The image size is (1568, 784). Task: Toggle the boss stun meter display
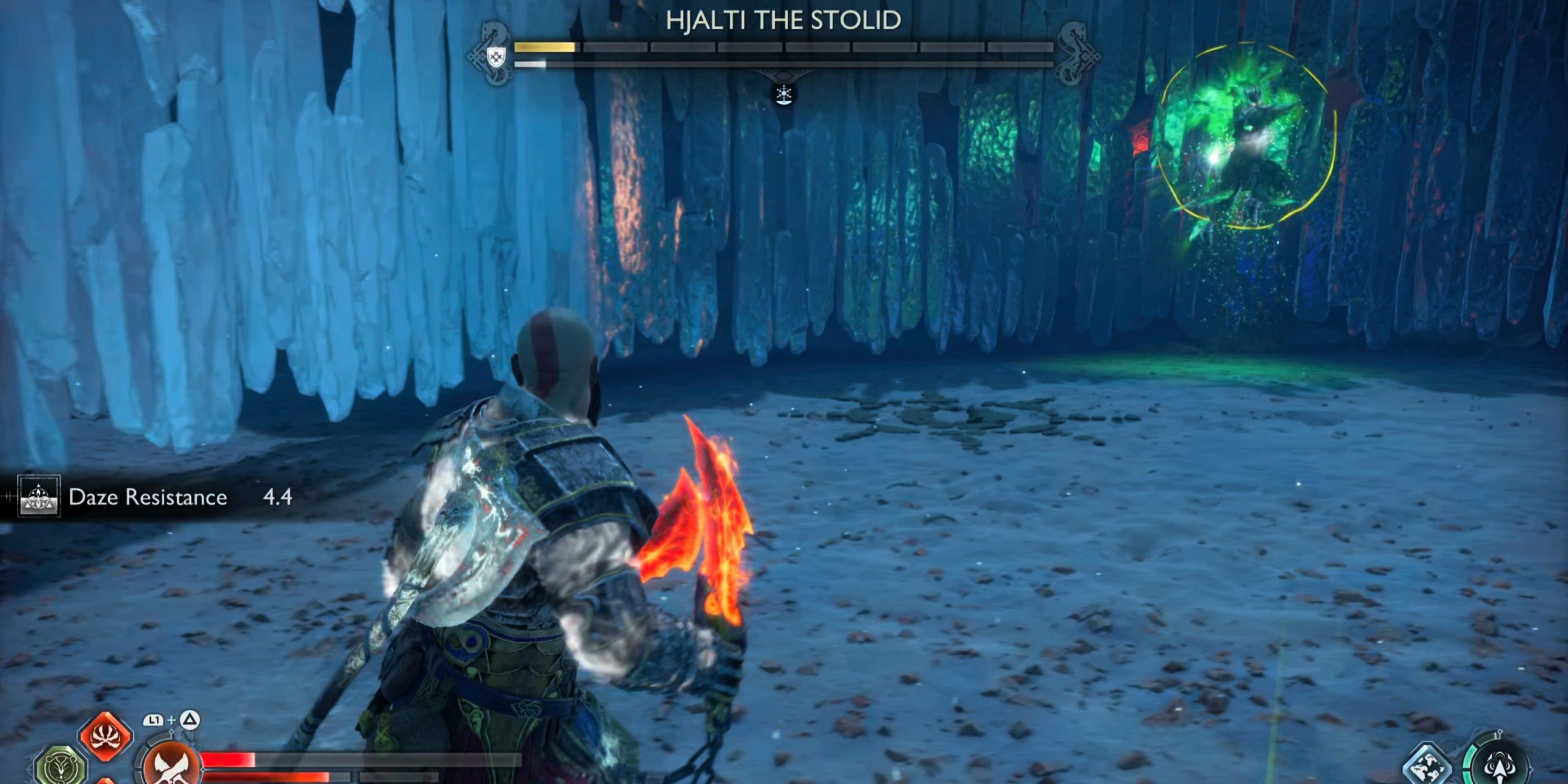tap(785, 64)
